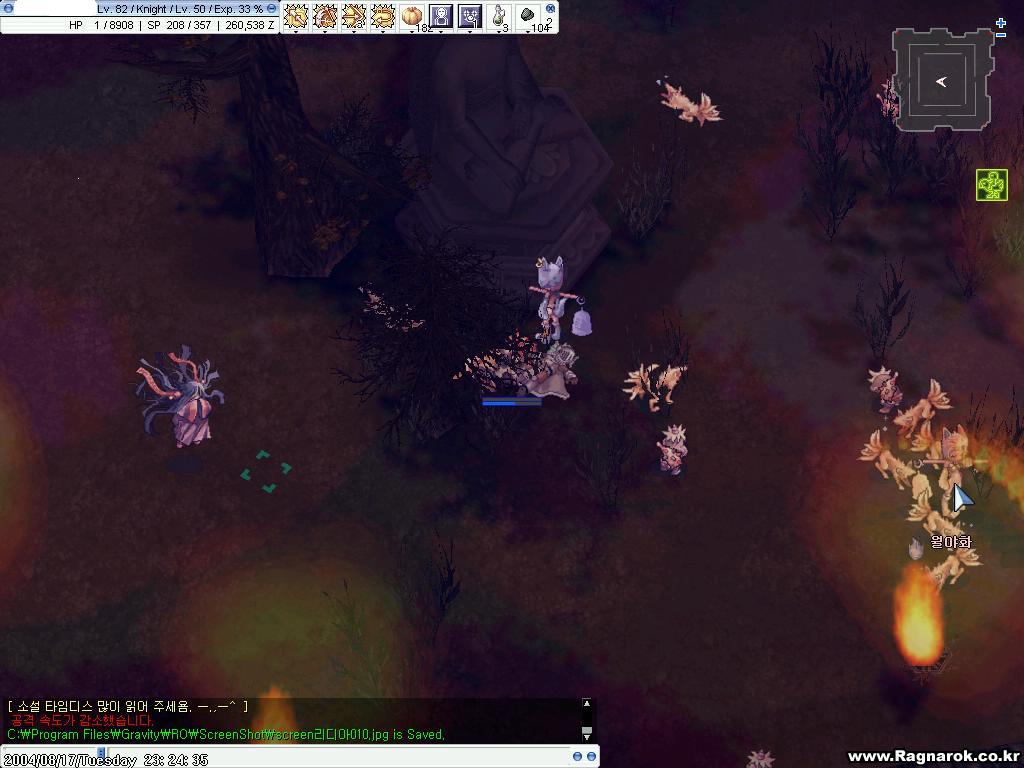Use the potion bottle hotbar item
Viewport: 1024px width, 768px height.
(499, 16)
